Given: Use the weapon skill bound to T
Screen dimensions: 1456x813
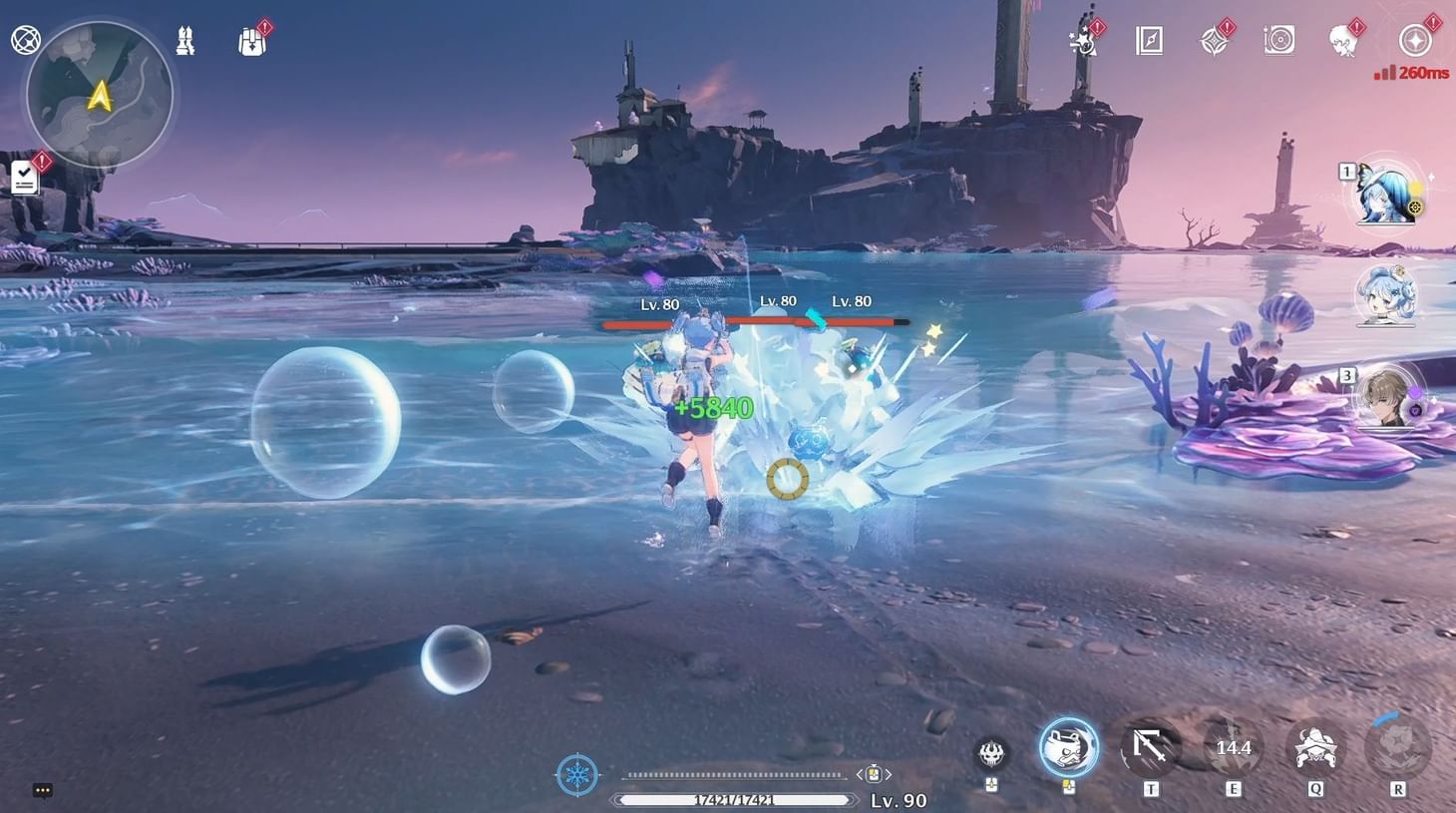Looking at the screenshot, I should coord(1149,746).
